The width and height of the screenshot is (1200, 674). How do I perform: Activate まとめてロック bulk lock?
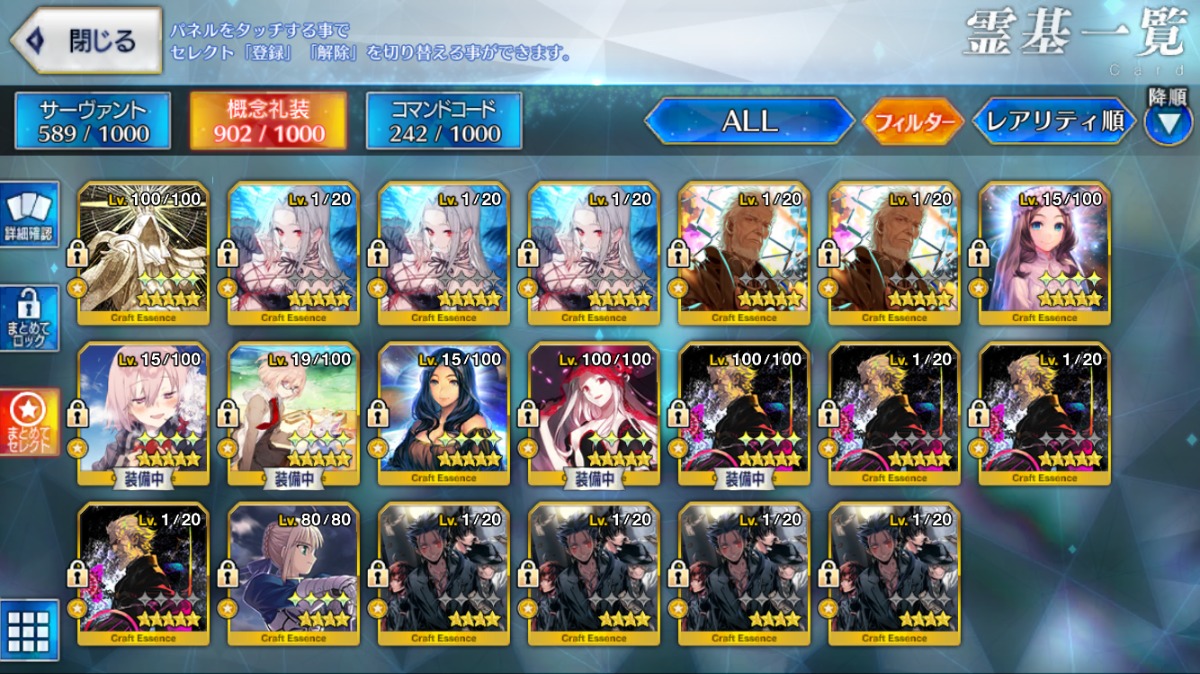[x=30, y=318]
